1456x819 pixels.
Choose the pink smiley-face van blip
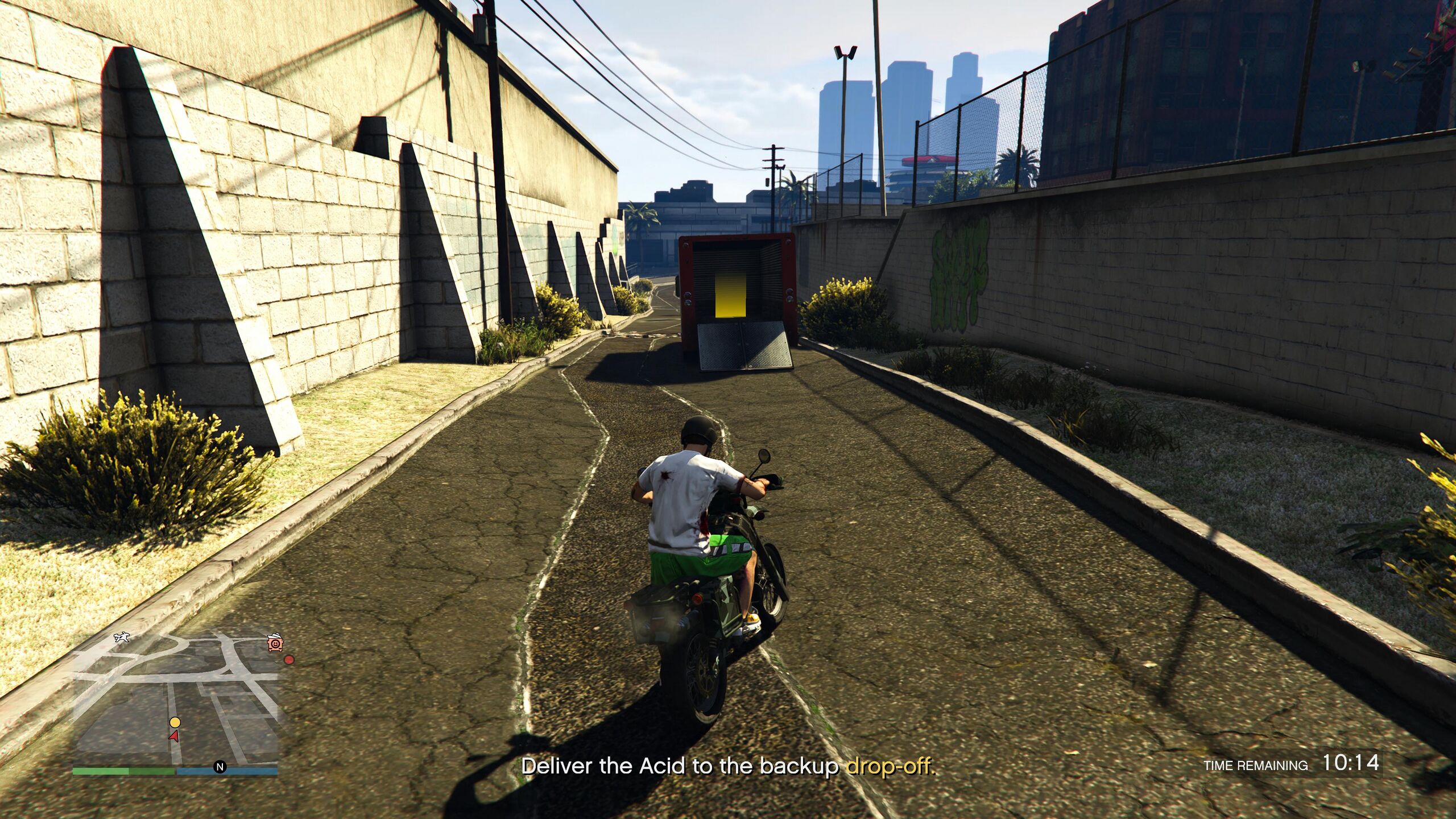(x=275, y=643)
